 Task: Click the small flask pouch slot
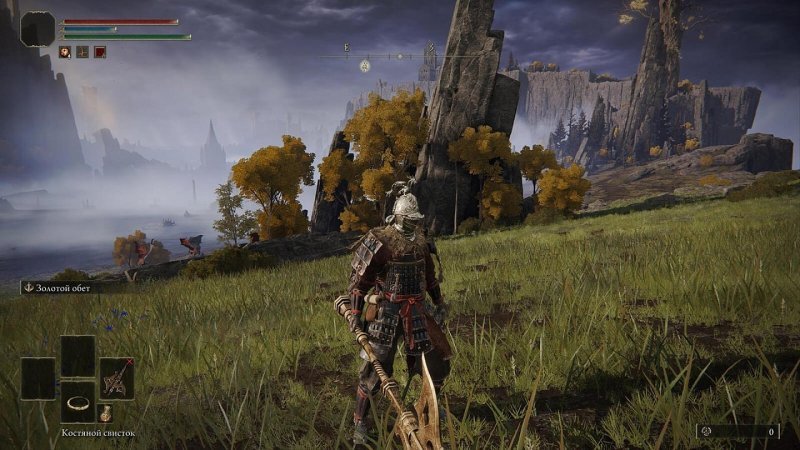coord(106,413)
